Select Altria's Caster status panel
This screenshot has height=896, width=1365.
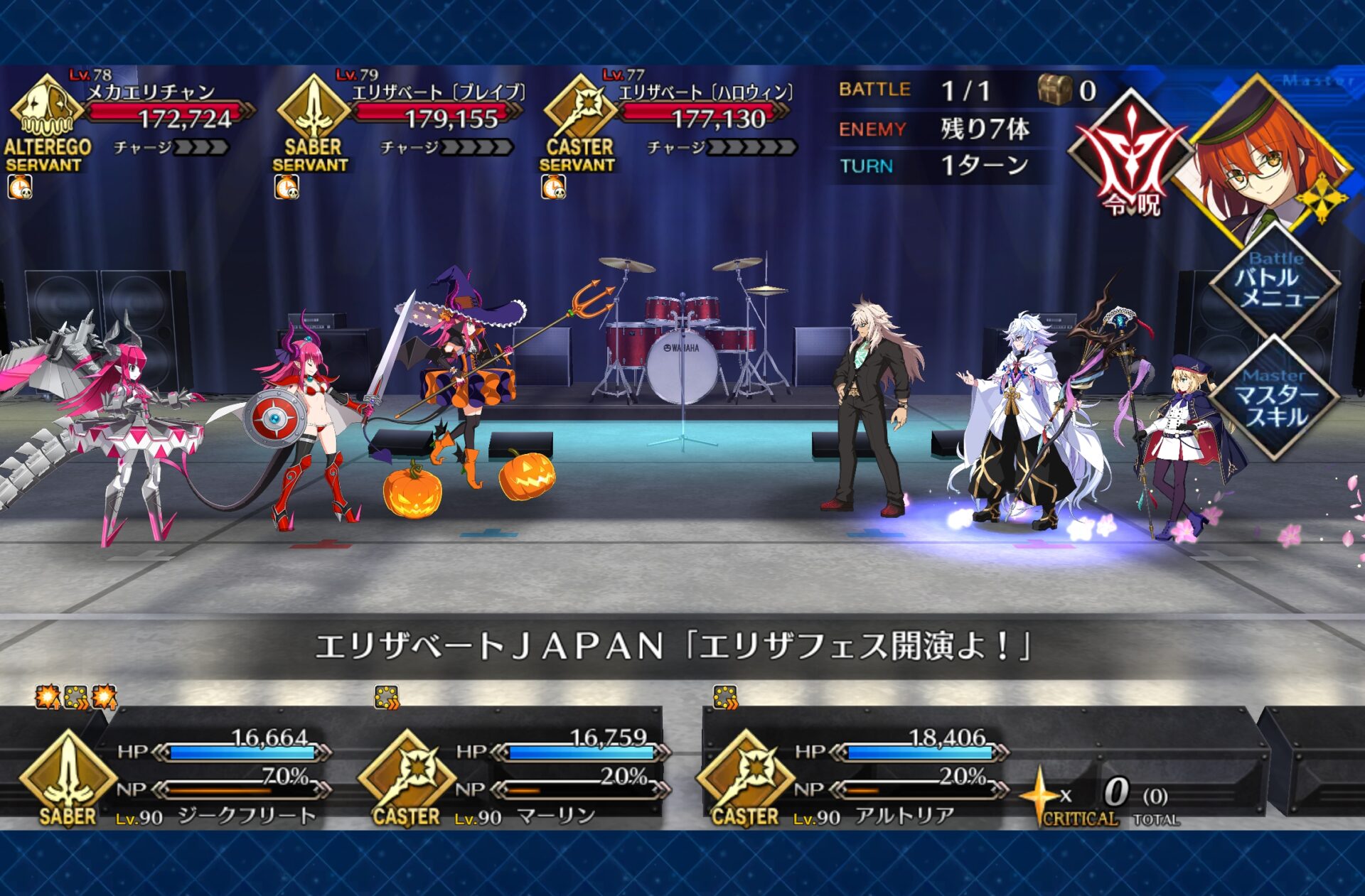853,777
